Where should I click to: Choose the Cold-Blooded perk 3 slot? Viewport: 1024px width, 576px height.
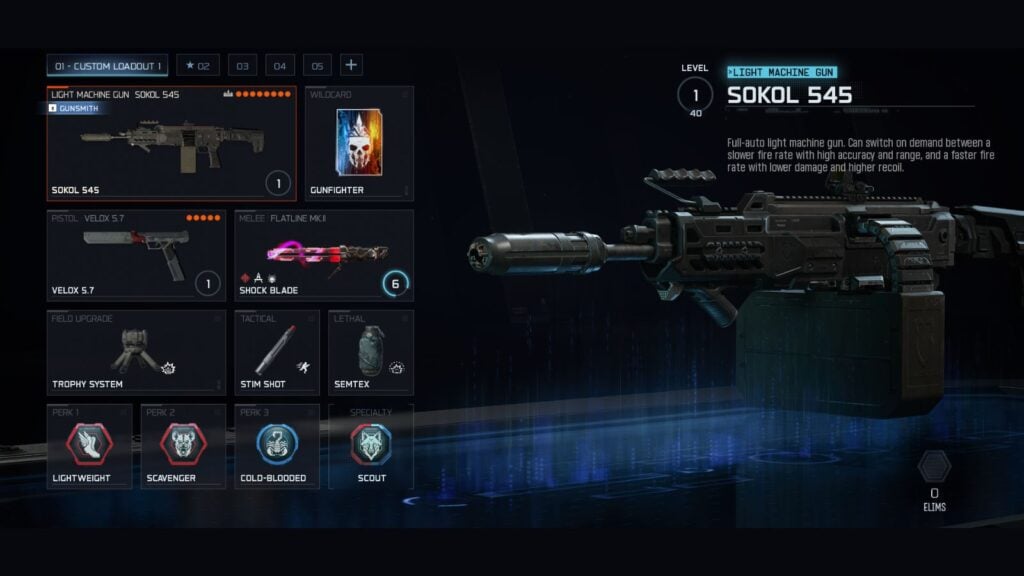pos(277,446)
